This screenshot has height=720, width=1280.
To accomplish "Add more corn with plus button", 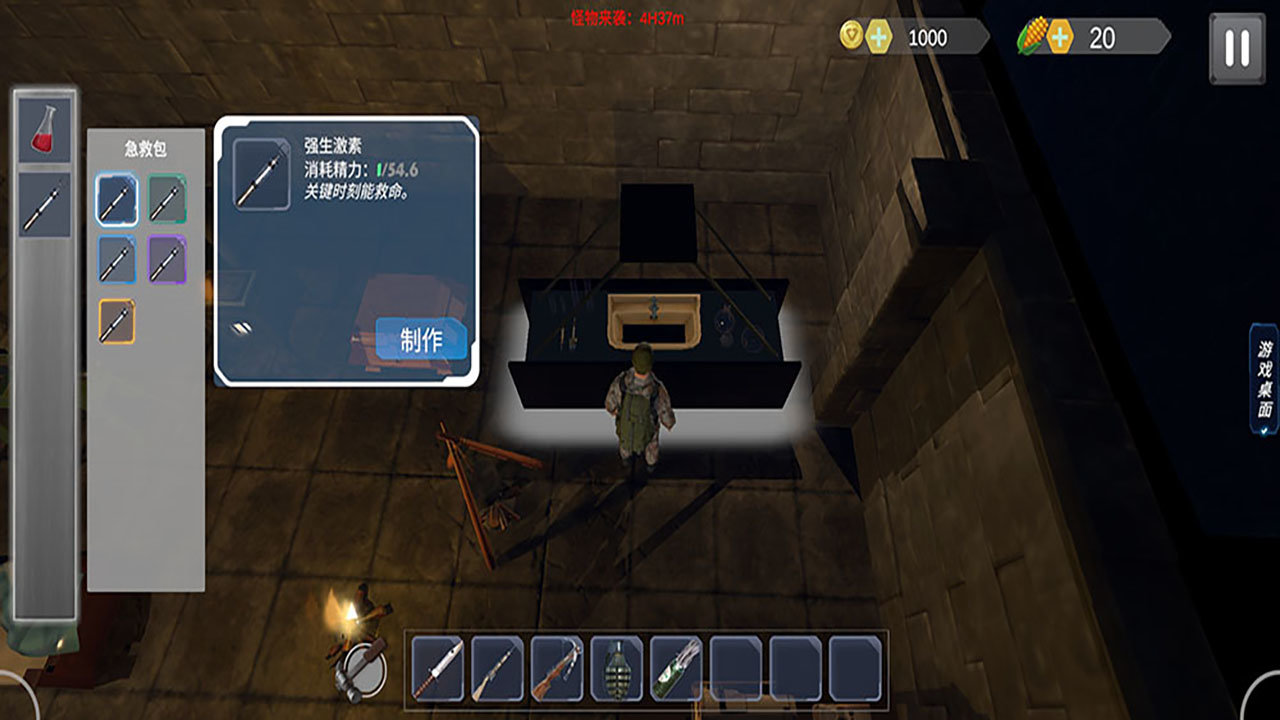I will 1058,38.
